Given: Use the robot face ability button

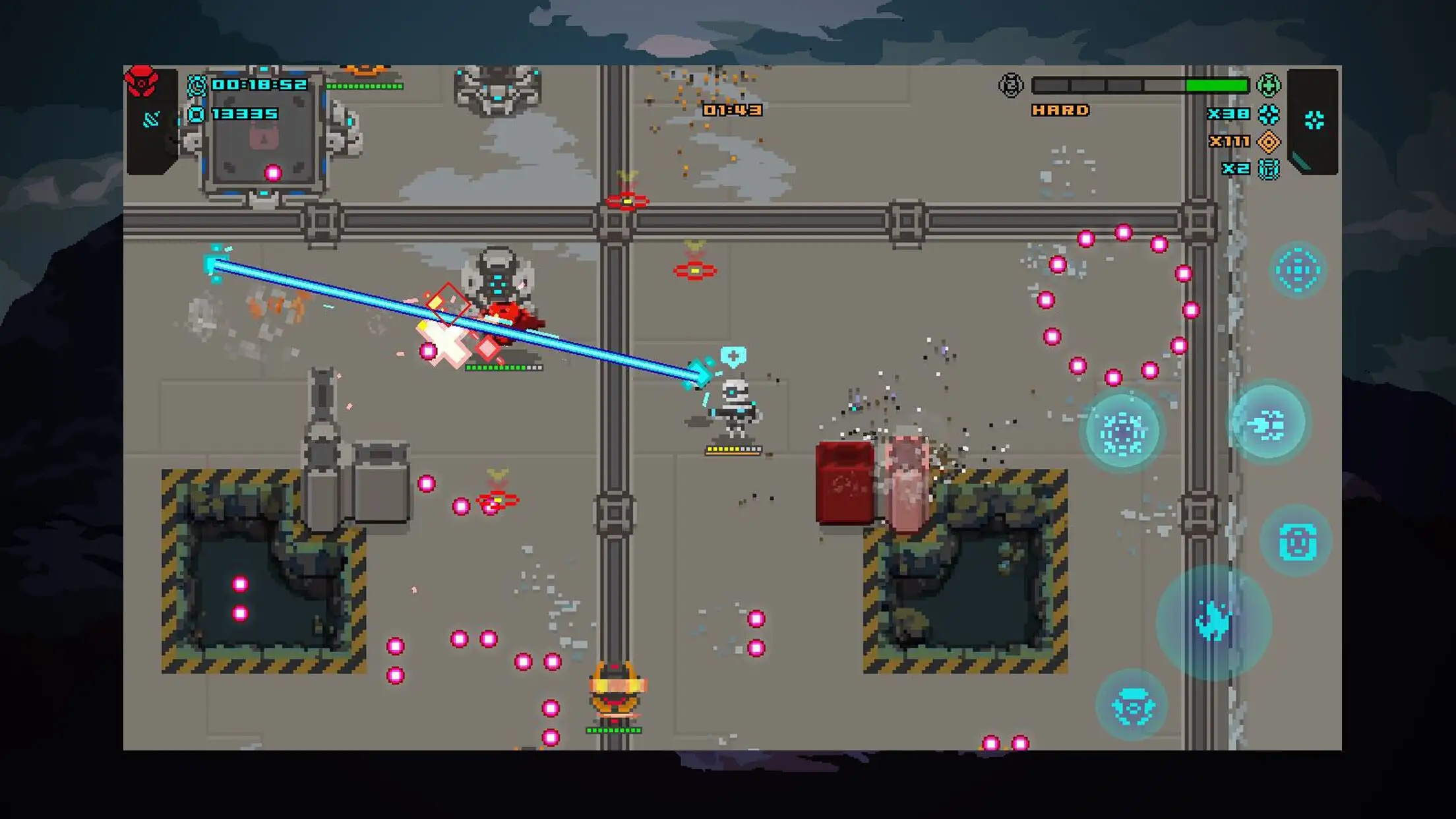Looking at the screenshot, I should [1297, 541].
